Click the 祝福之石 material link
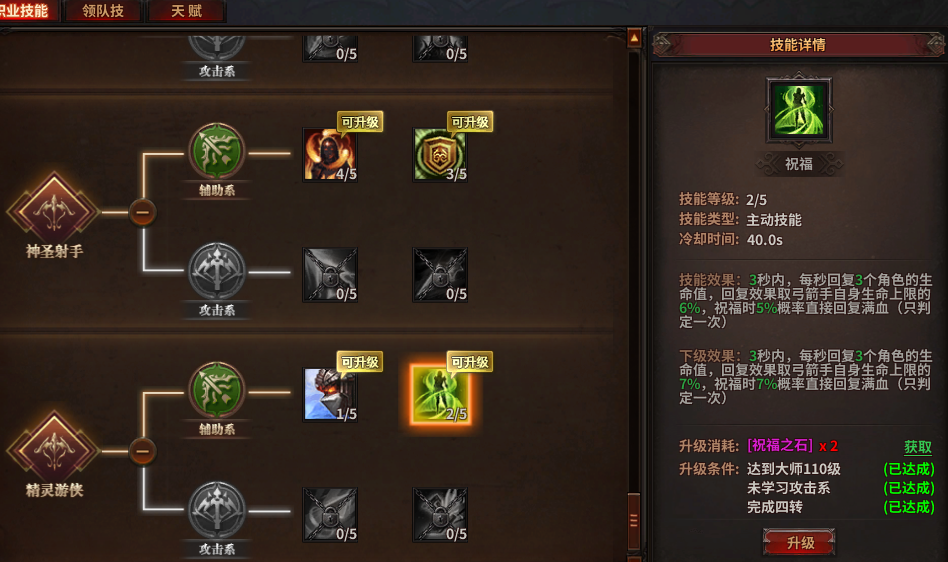 (780, 446)
